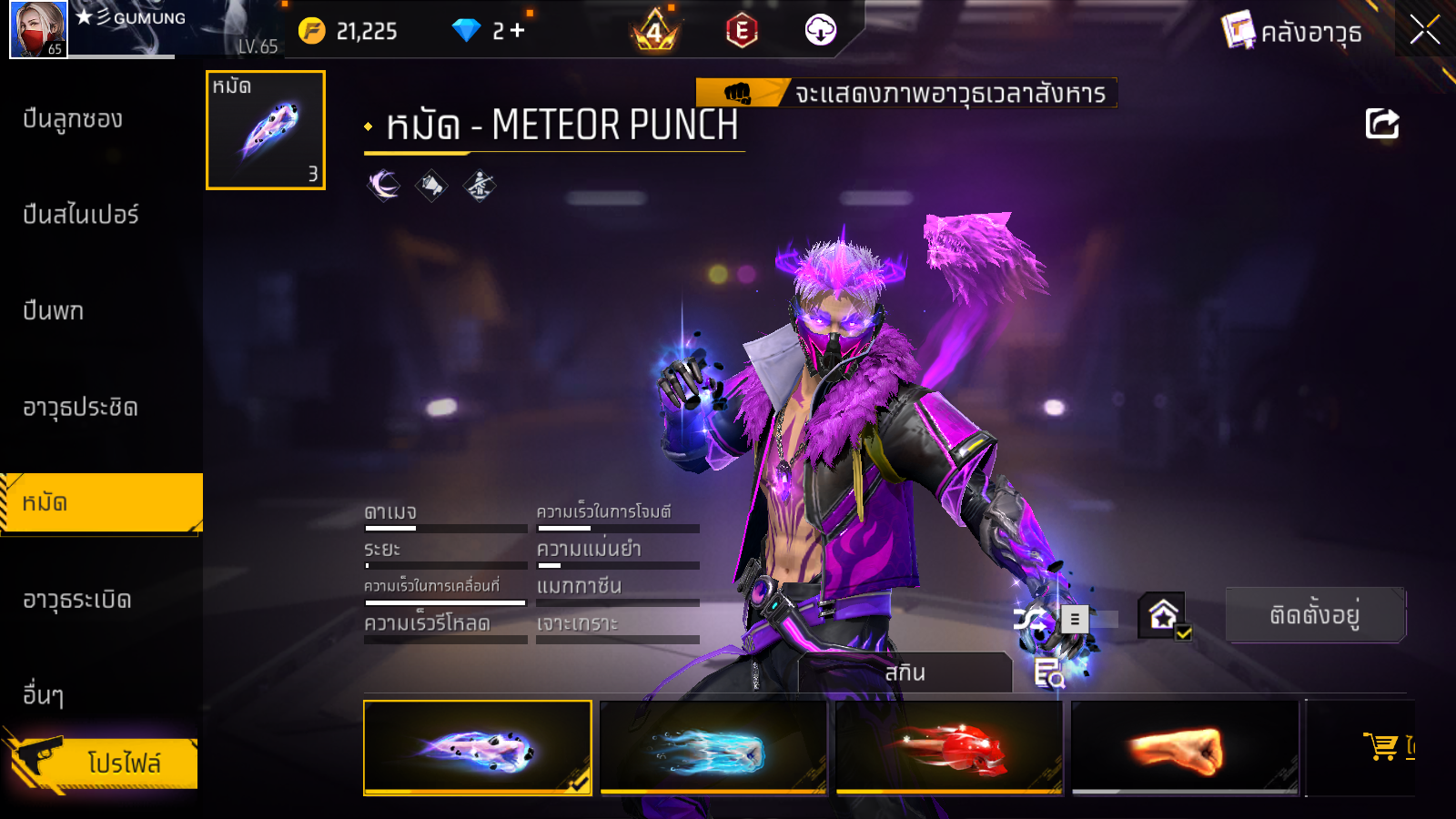Viewport: 1456px width, 819px height.
Task: Add diamonds with the plus button
Action: [518, 31]
